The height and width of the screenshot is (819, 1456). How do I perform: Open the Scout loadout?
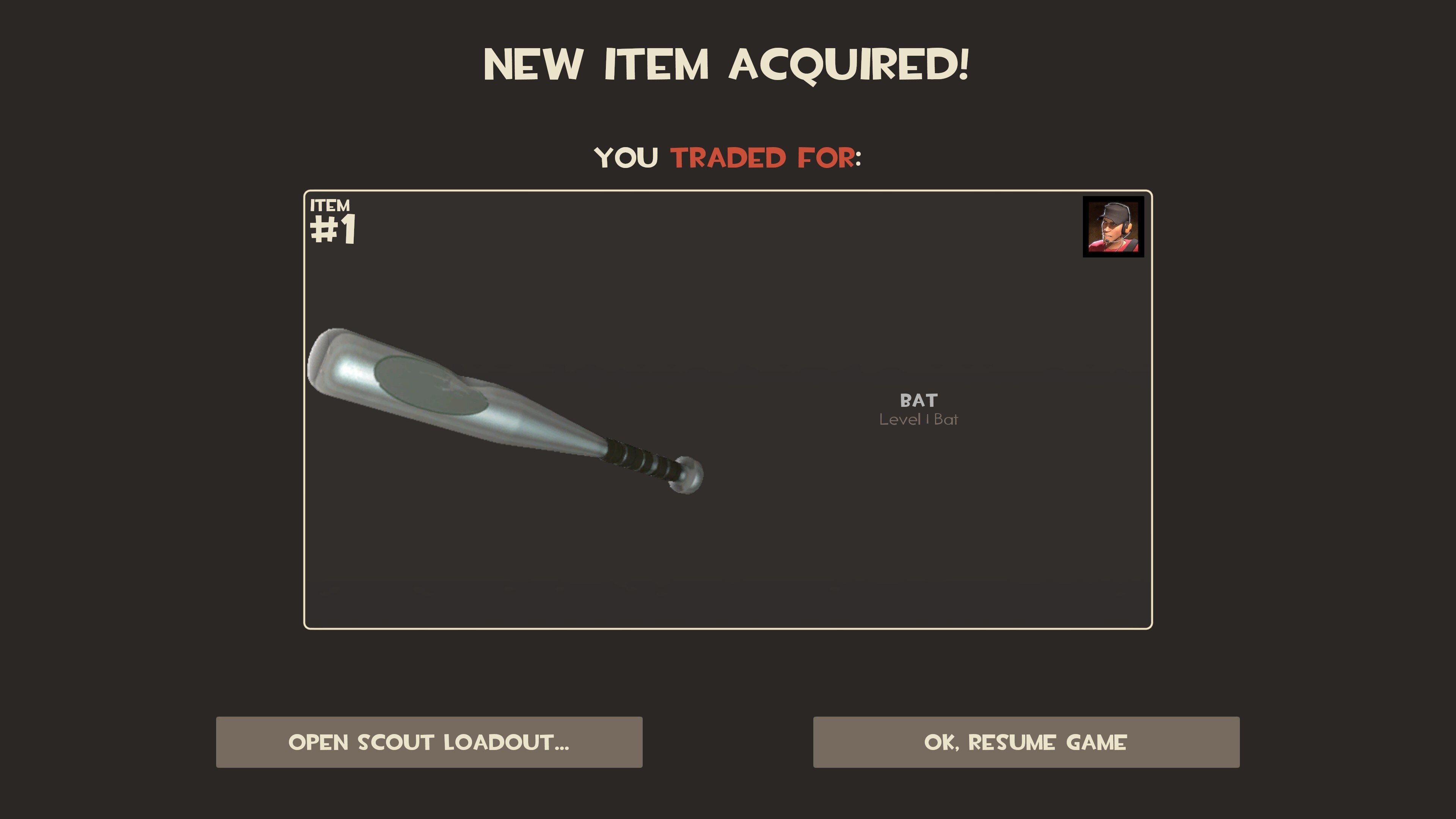[x=429, y=742]
